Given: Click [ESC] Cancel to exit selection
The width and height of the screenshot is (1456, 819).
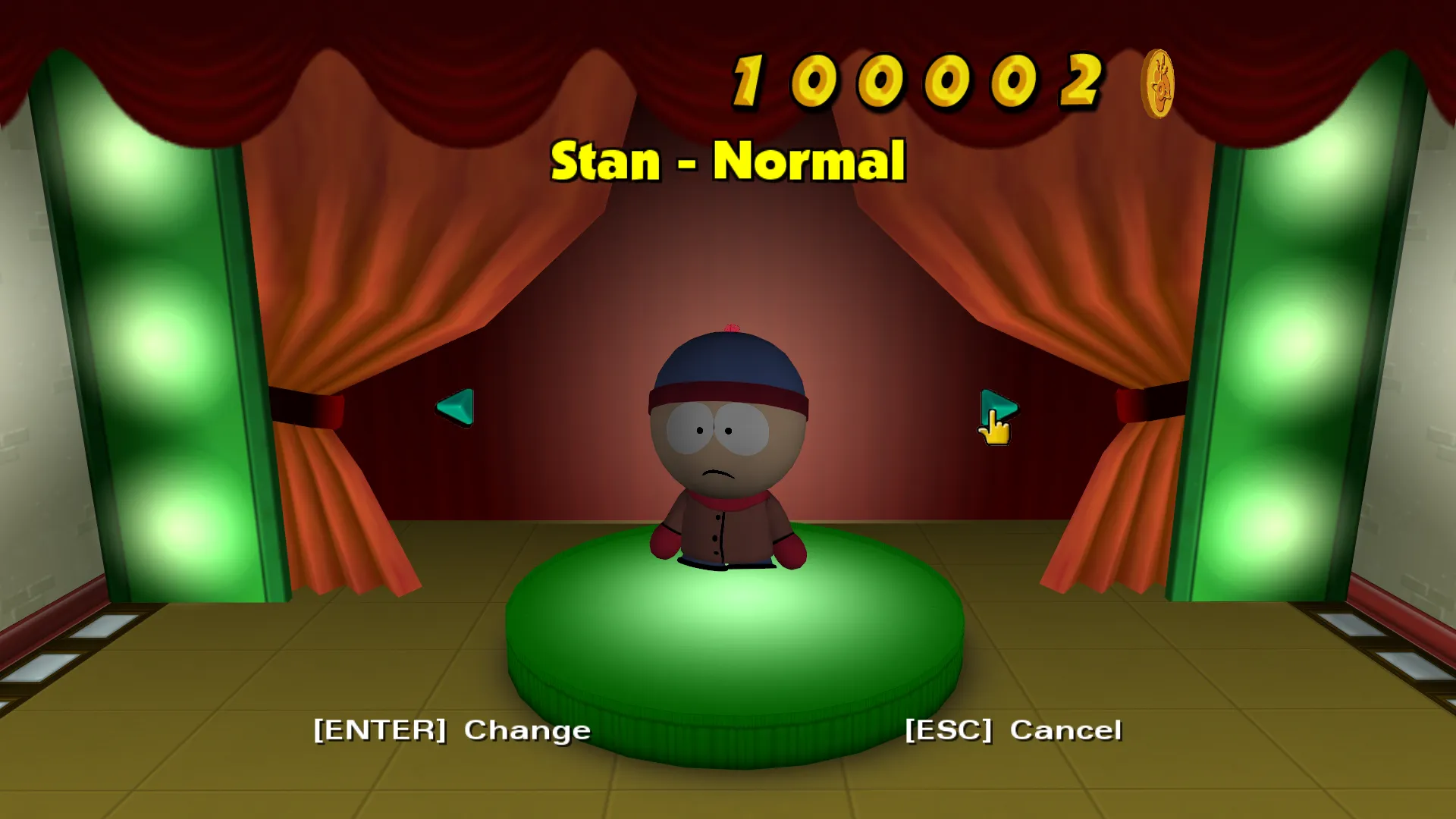Looking at the screenshot, I should coord(1012,730).
